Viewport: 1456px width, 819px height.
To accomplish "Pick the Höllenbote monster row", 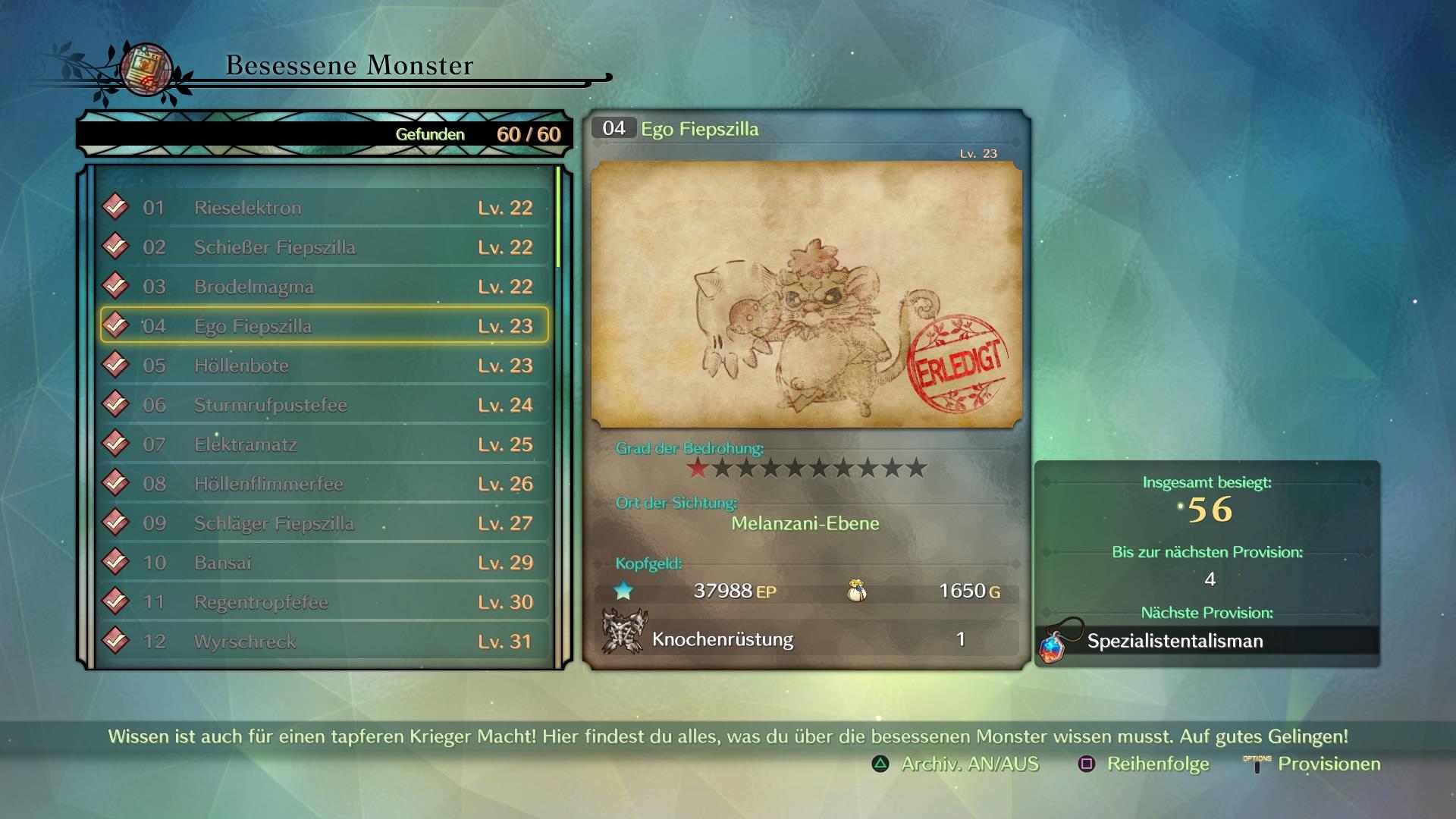I will [x=324, y=366].
